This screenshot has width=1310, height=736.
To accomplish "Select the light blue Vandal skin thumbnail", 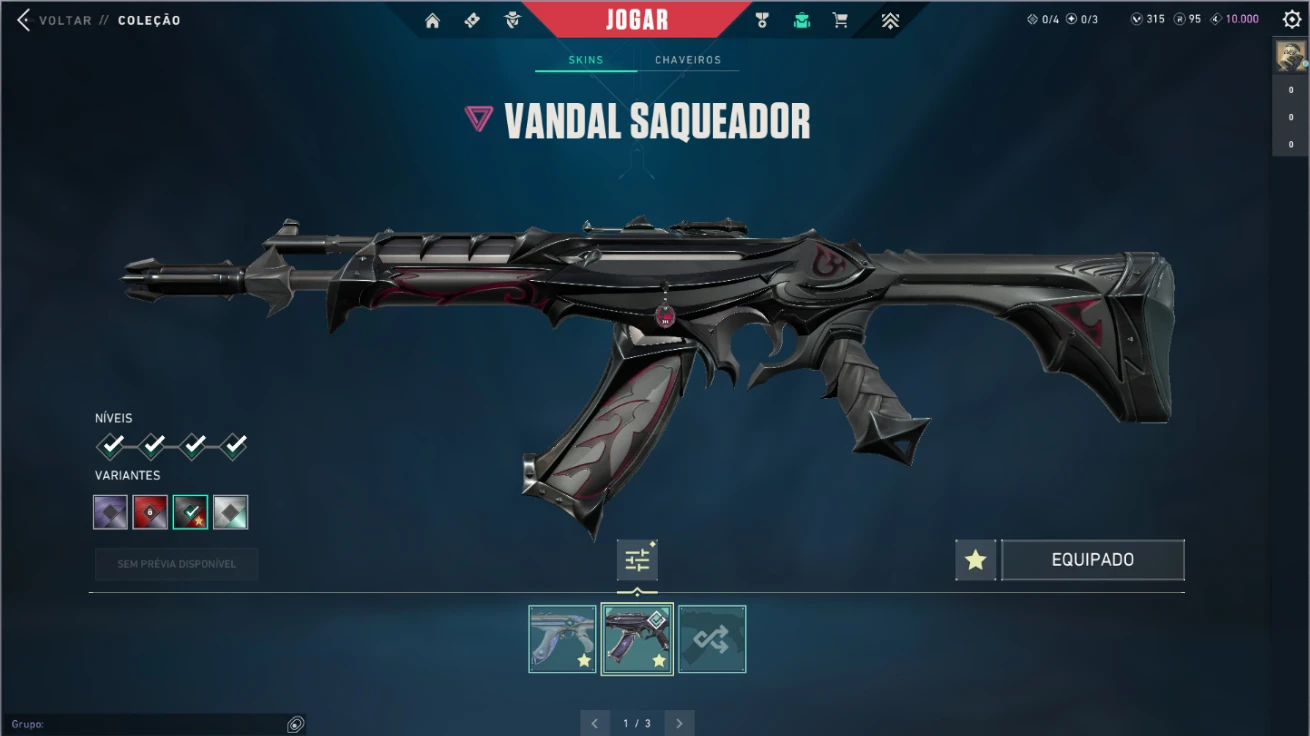I will (562, 639).
